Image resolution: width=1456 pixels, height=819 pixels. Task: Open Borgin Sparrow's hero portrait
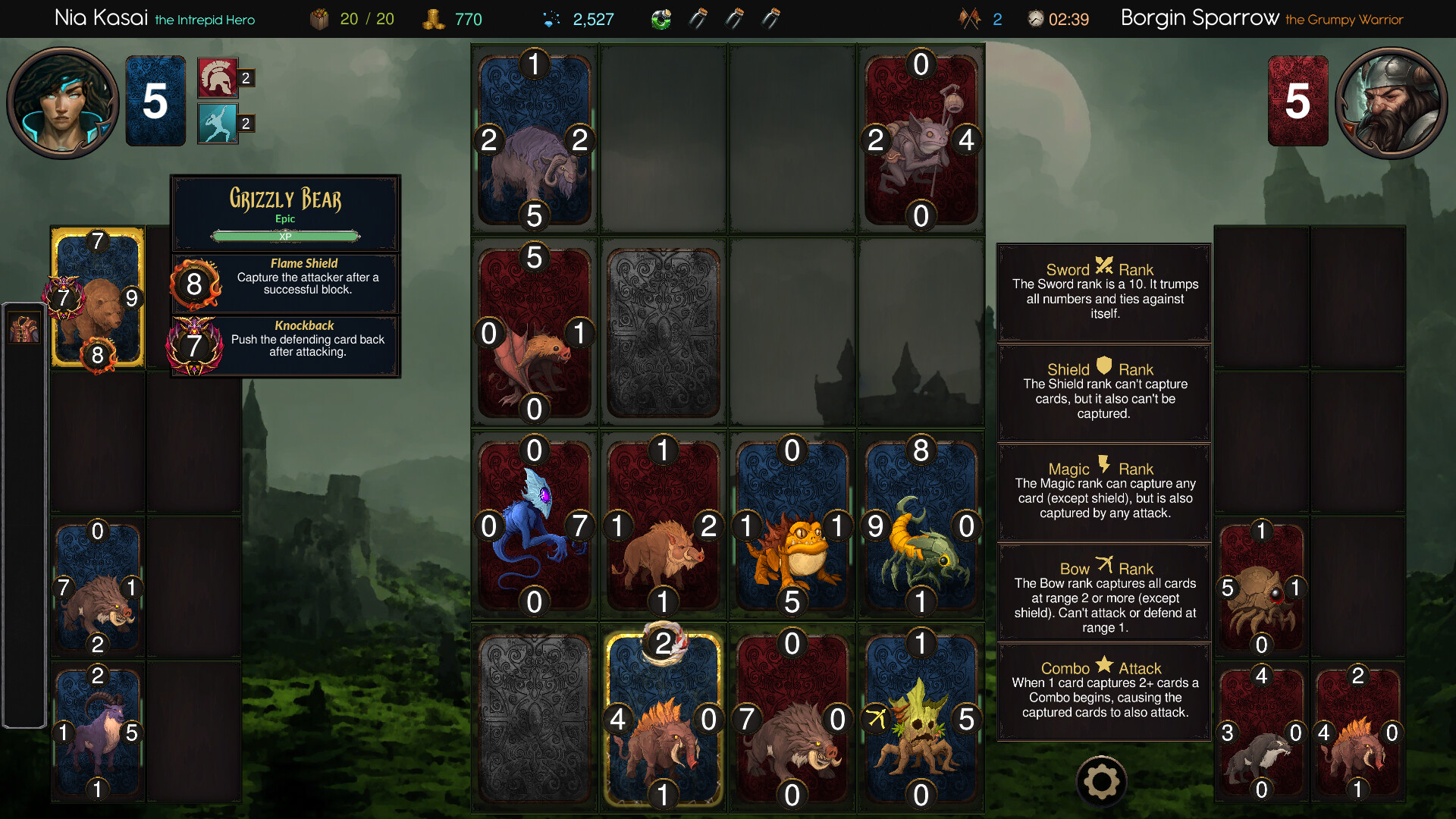click(1392, 101)
